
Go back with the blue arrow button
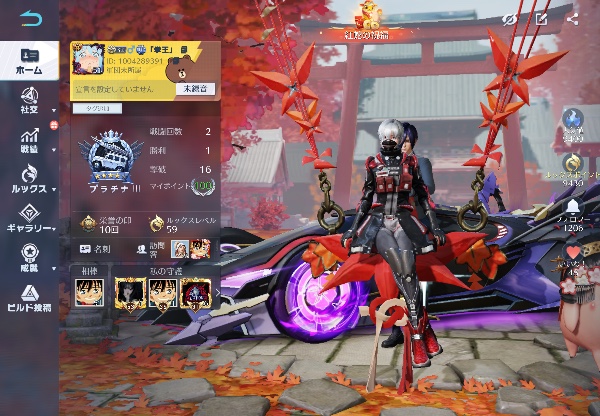pos(31,19)
